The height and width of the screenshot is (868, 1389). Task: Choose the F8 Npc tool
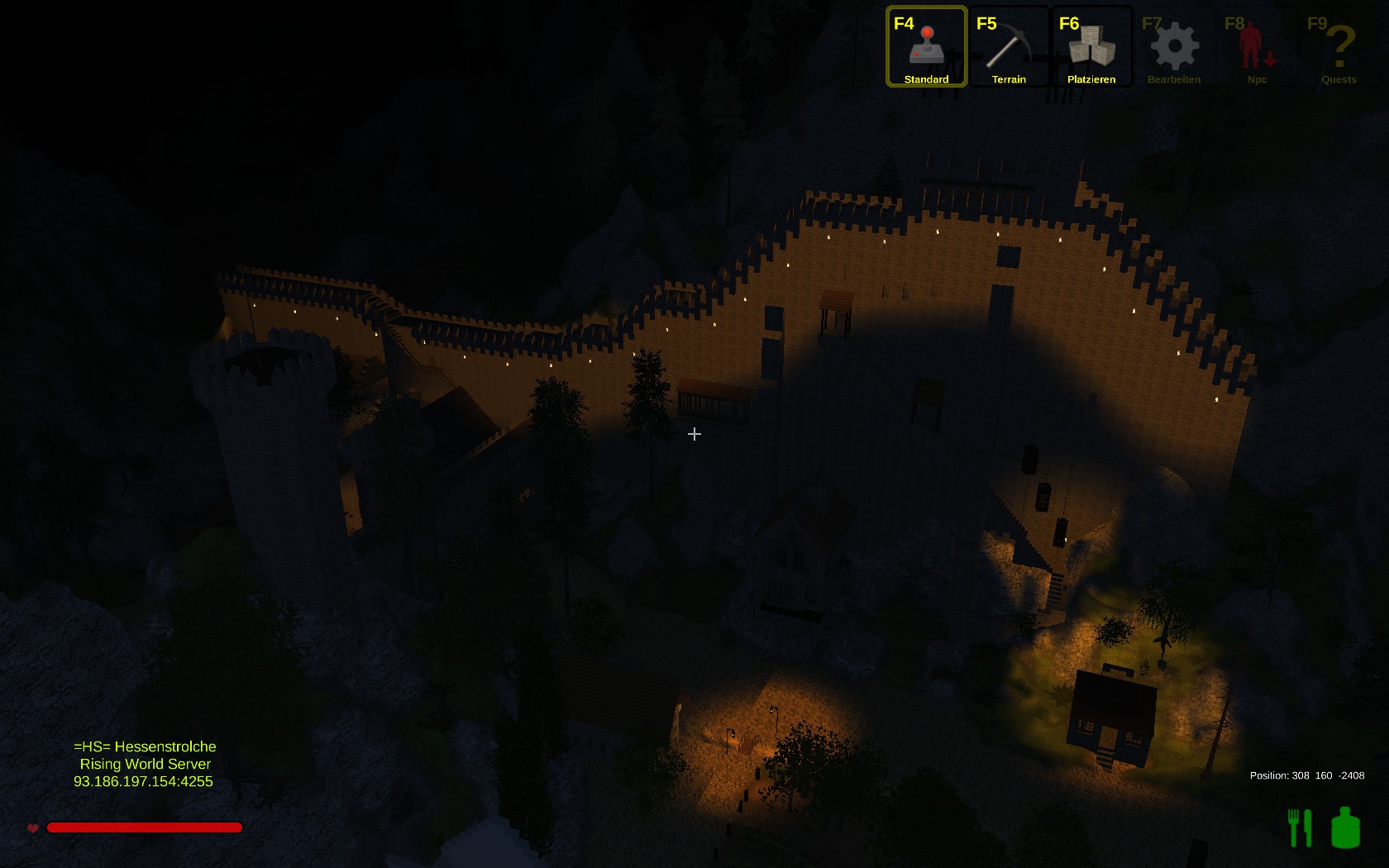(x=1257, y=47)
